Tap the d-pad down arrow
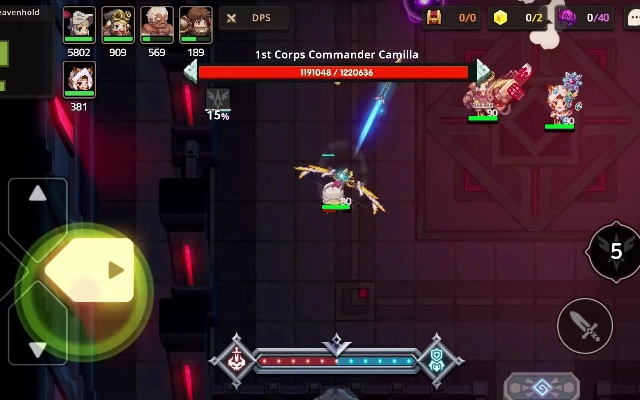640x400 pixels. coord(37,348)
